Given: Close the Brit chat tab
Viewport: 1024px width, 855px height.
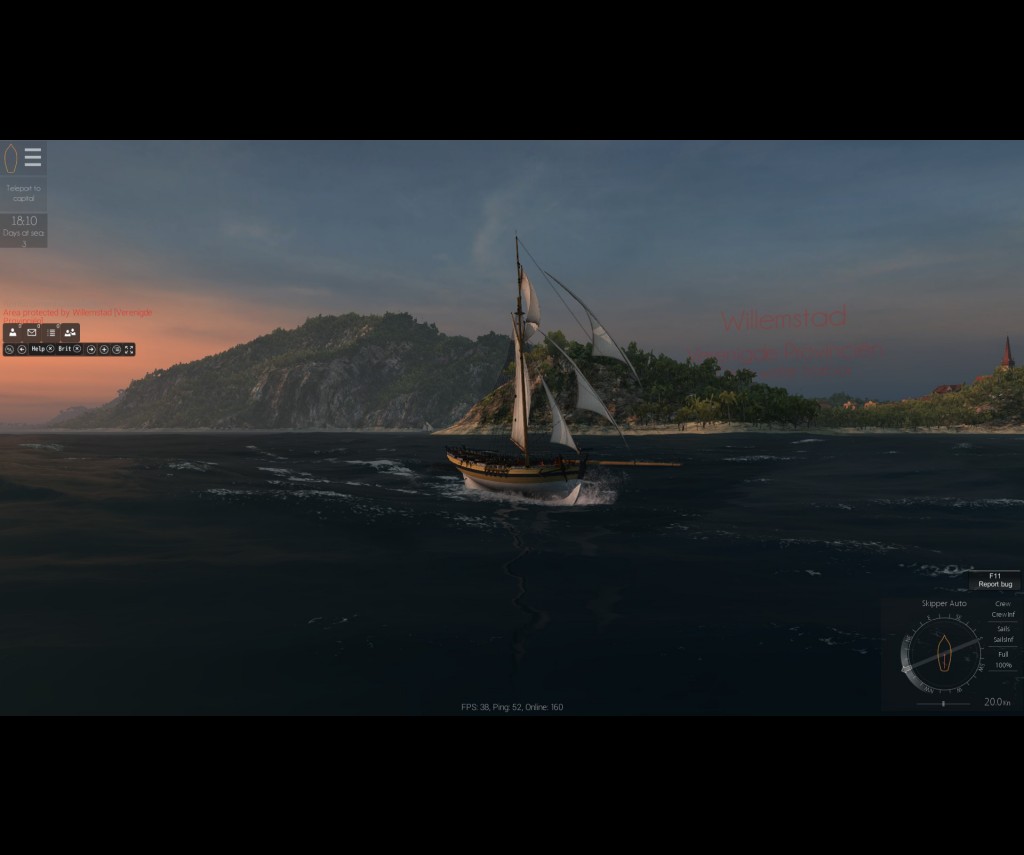Looking at the screenshot, I should pyautogui.click(x=77, y=349).
